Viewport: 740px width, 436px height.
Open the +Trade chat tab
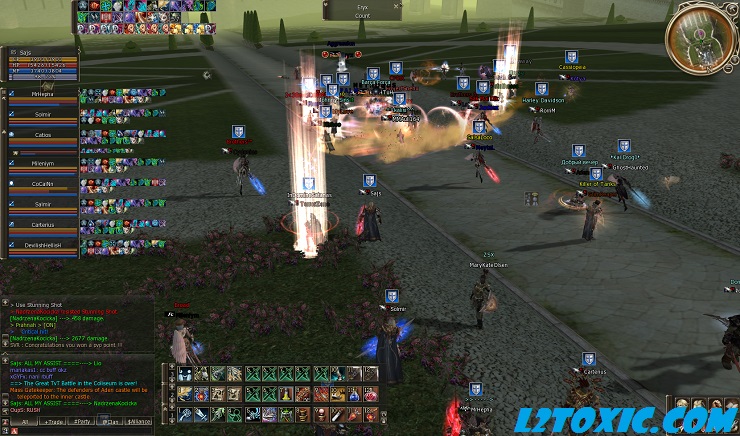click(52, 422)
